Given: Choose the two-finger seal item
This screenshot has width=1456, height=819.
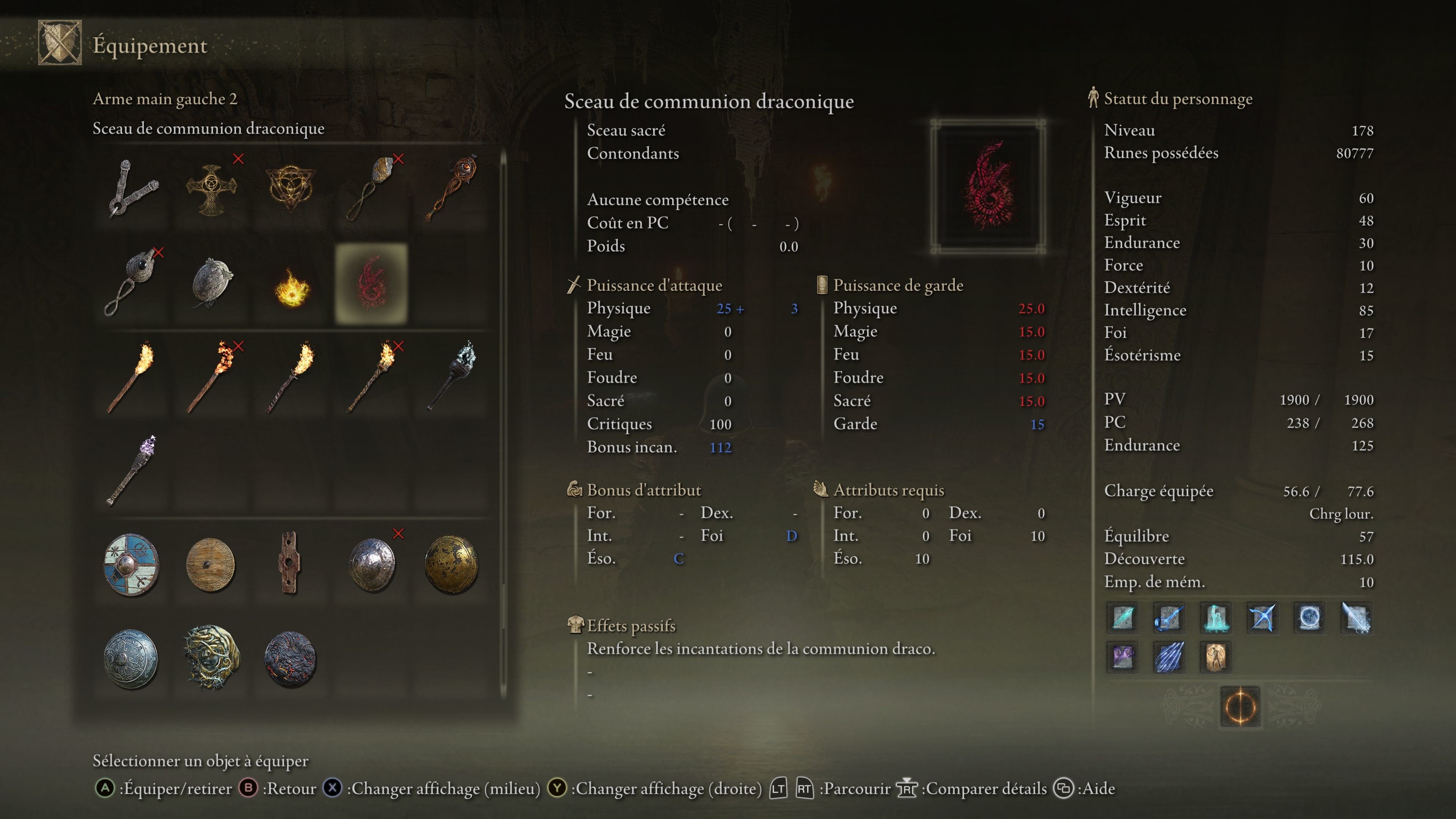Looking at the screenshot, I should click(x=132, y=188).
